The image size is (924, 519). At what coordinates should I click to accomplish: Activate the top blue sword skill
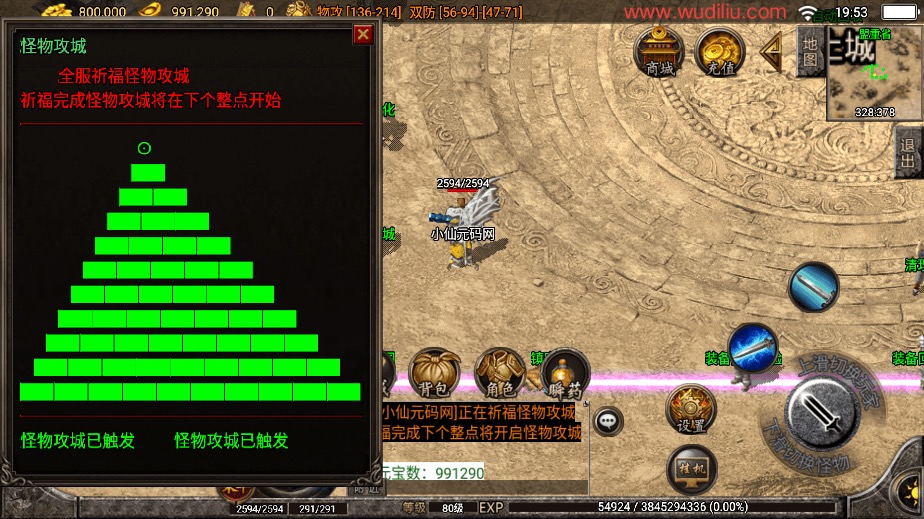(813, 288)
